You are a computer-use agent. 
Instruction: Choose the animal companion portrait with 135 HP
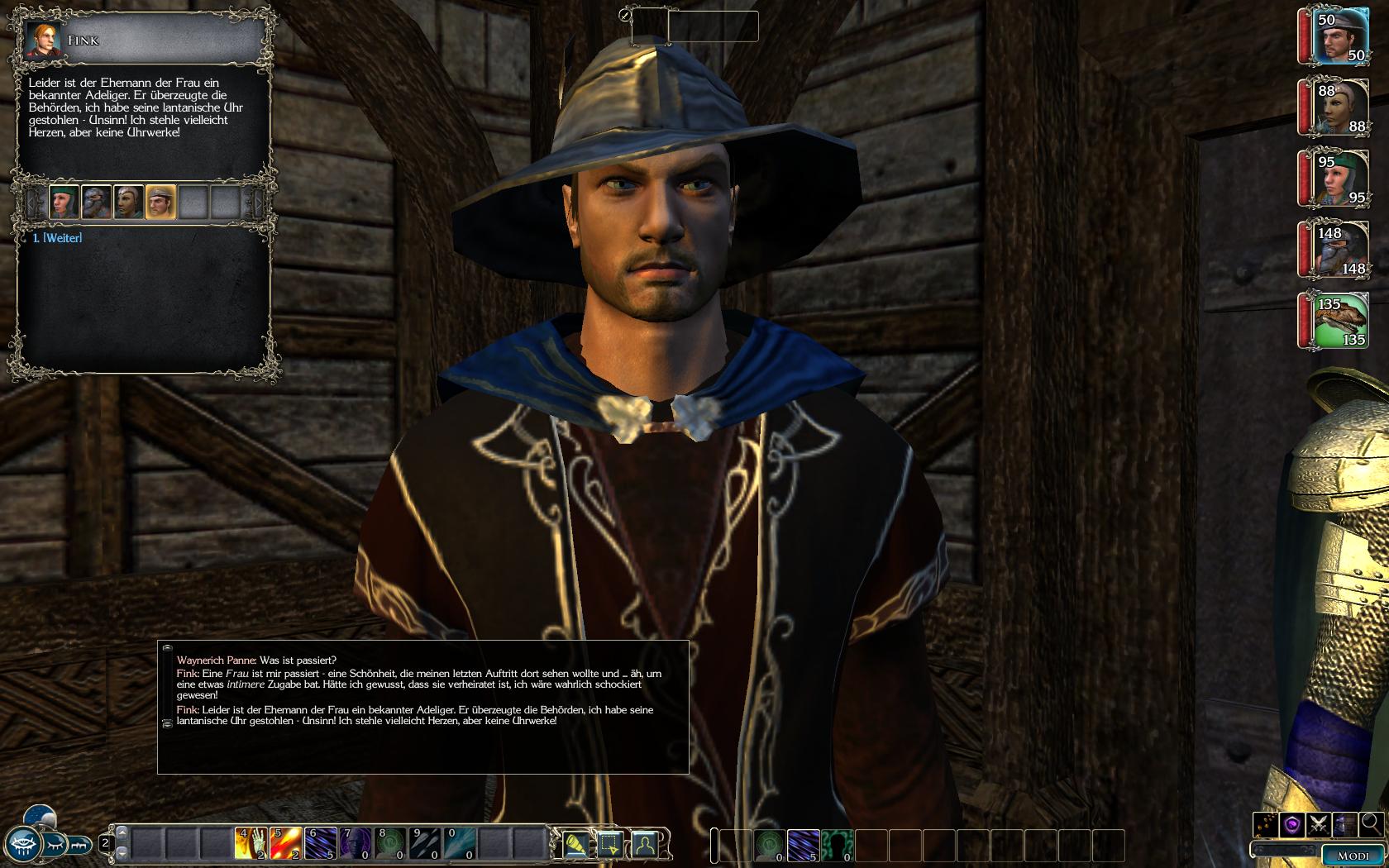point(1336,321)
